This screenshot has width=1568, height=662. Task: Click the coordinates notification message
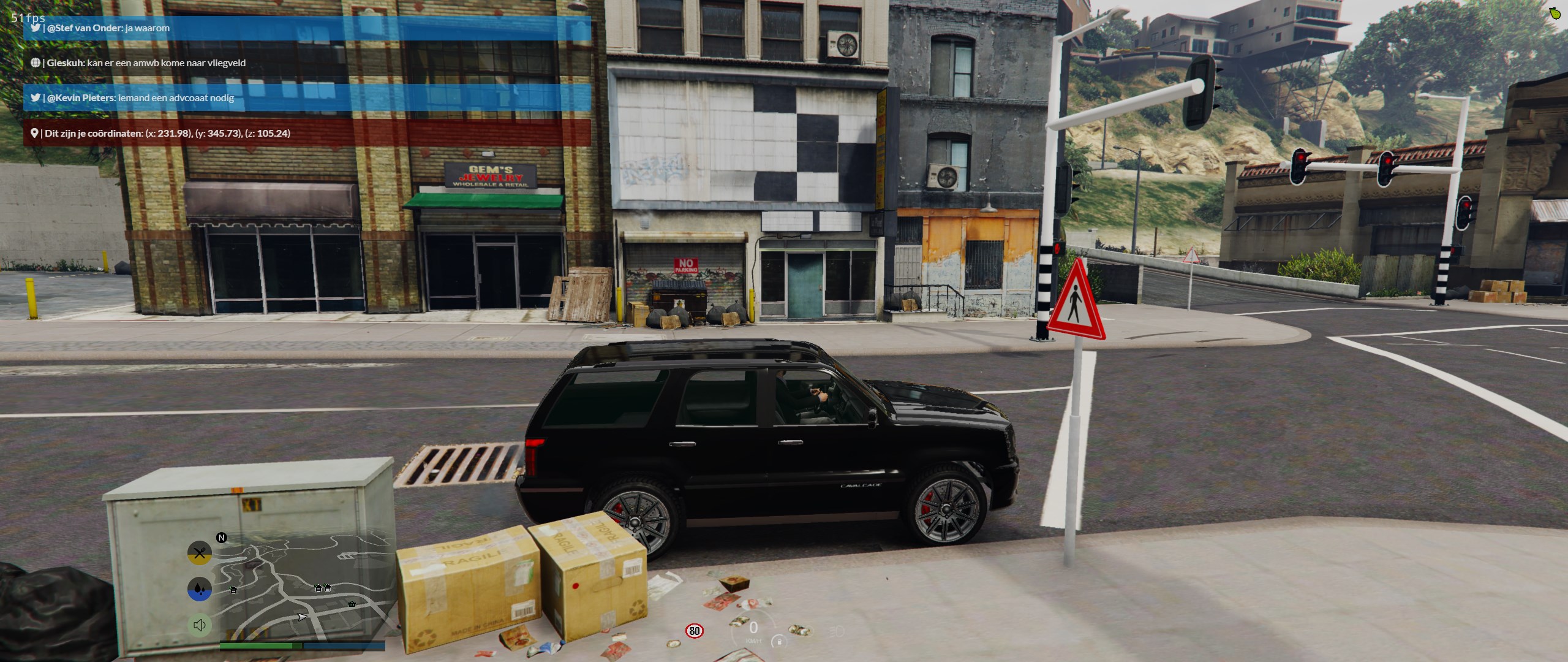click(x=307, y=133)
